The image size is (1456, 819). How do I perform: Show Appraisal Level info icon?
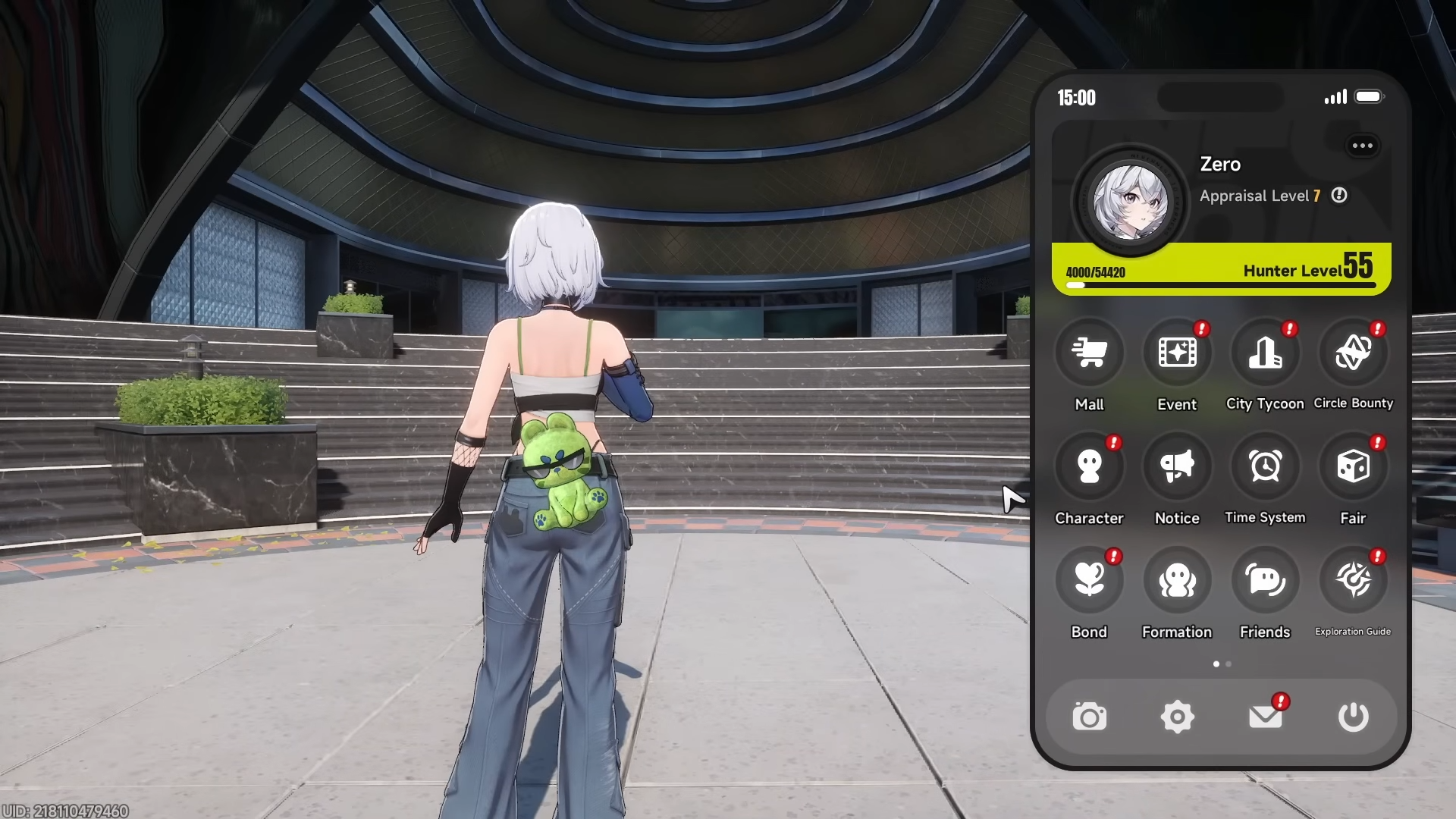1339,196
